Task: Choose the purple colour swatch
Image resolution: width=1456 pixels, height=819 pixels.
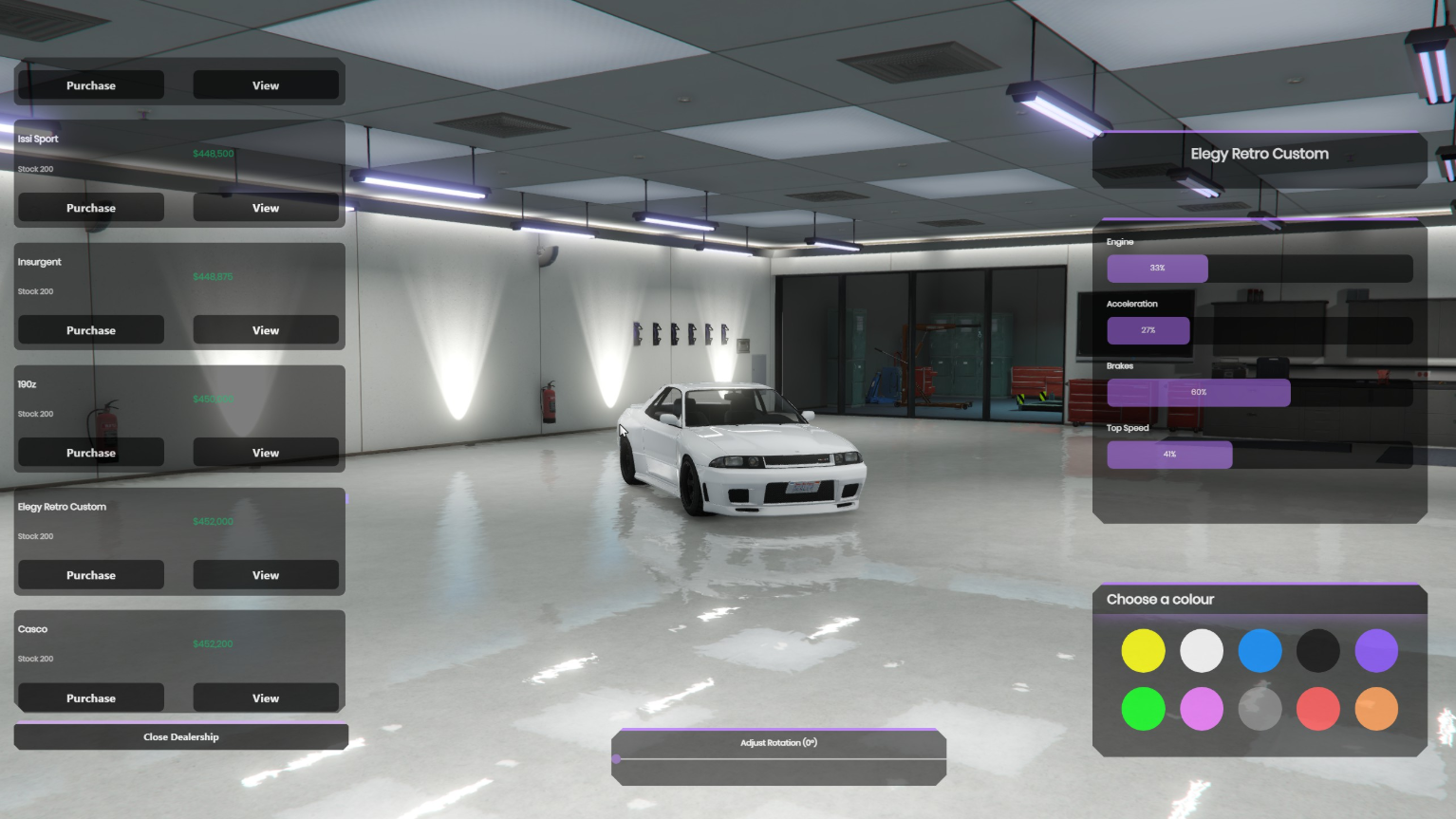Action: pyautogui.click(x=1376, y=651)
